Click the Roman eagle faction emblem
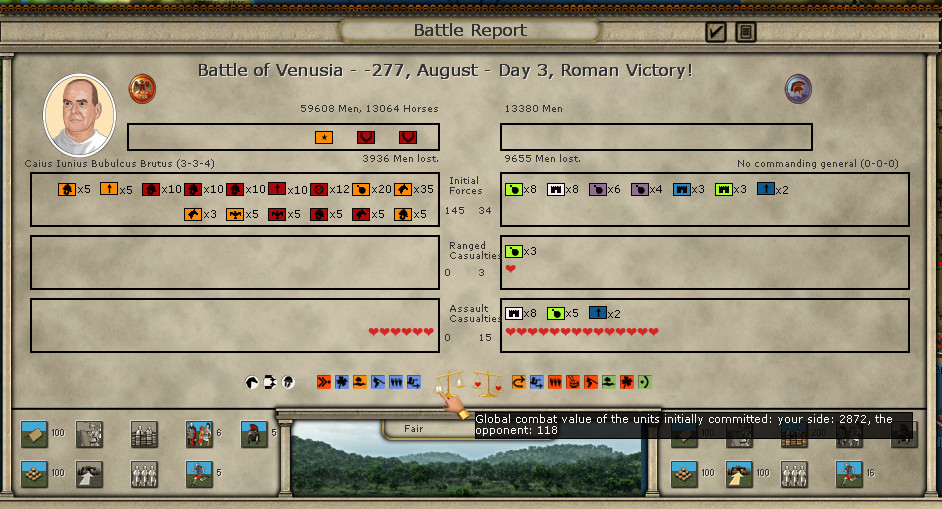This screenshot has height=509, width=942. [142, 88]
